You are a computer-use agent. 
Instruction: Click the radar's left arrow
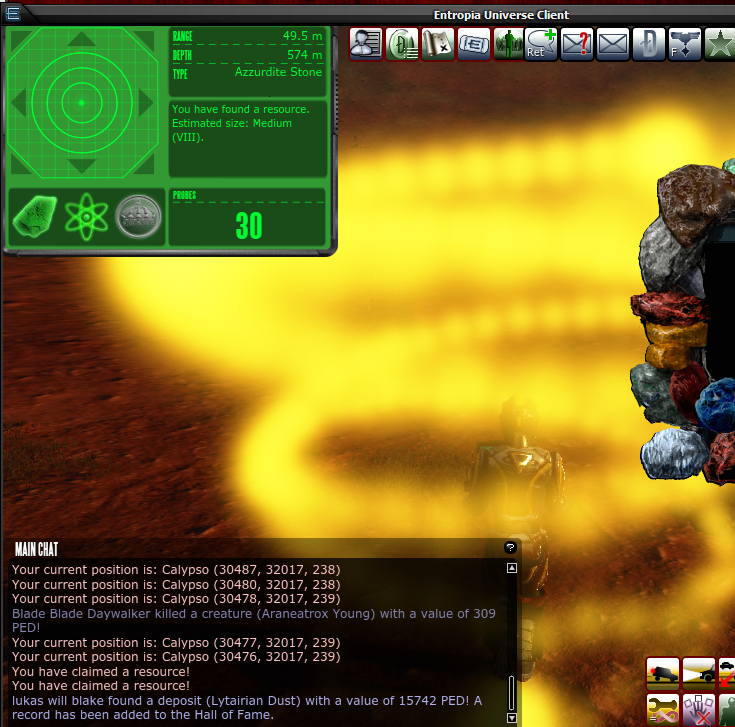(17, 103)
